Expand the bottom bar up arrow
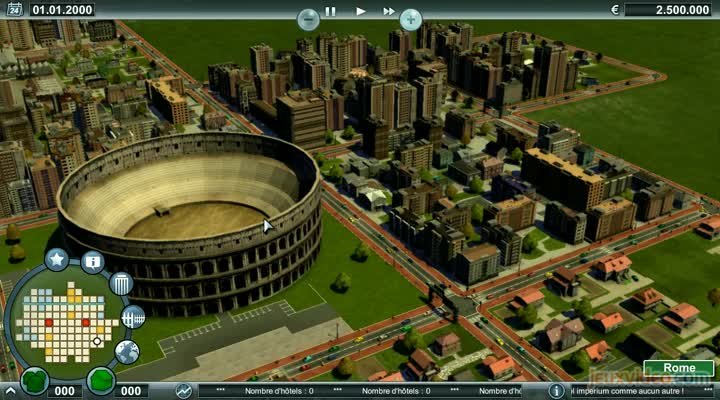The height and width of the screenshot is (400, 720). pyautogui.click(x=11, y=391)
